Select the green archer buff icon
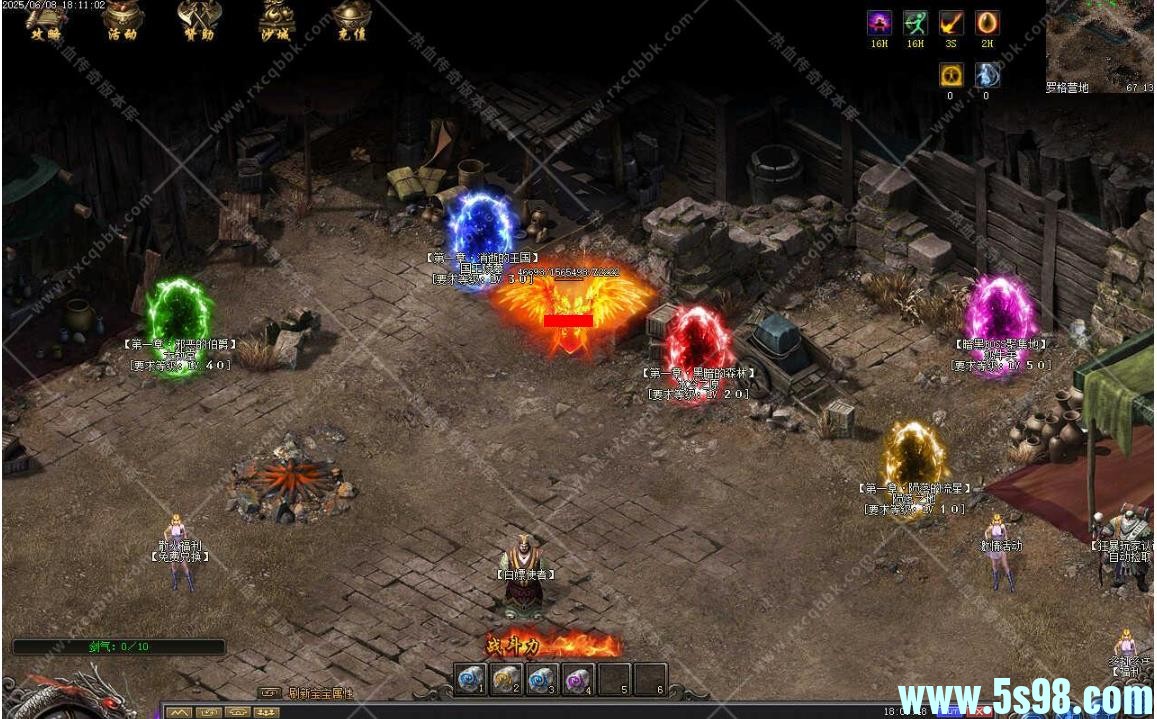 tap(915, 24)
